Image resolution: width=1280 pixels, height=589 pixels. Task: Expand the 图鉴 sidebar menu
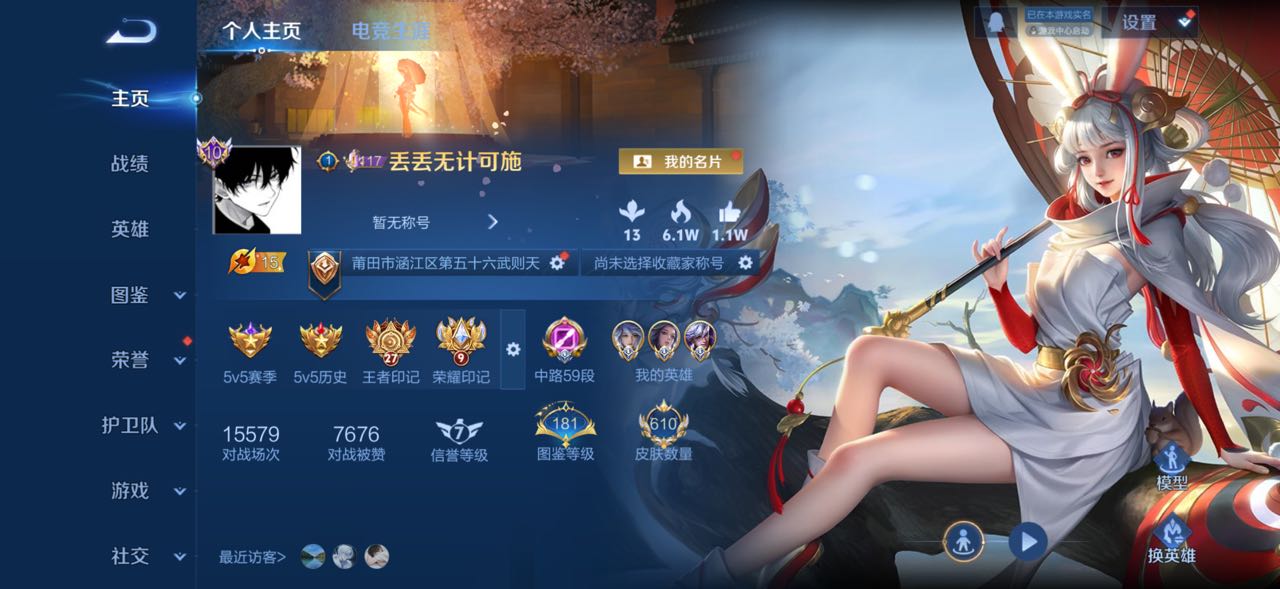[145, 295]
